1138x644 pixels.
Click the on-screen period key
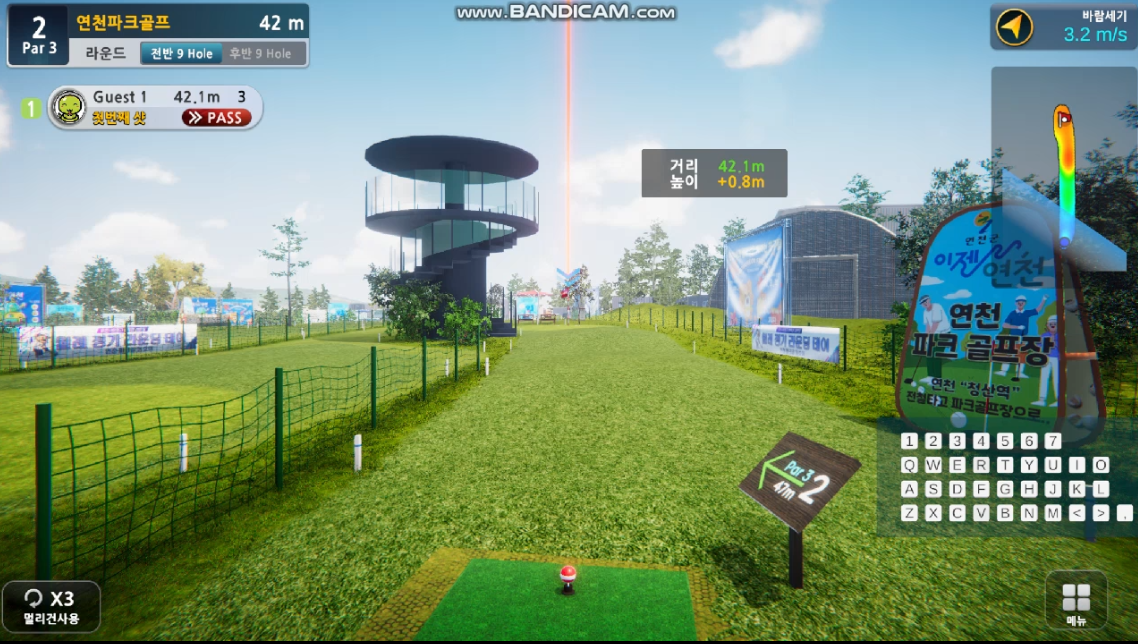1124,513
